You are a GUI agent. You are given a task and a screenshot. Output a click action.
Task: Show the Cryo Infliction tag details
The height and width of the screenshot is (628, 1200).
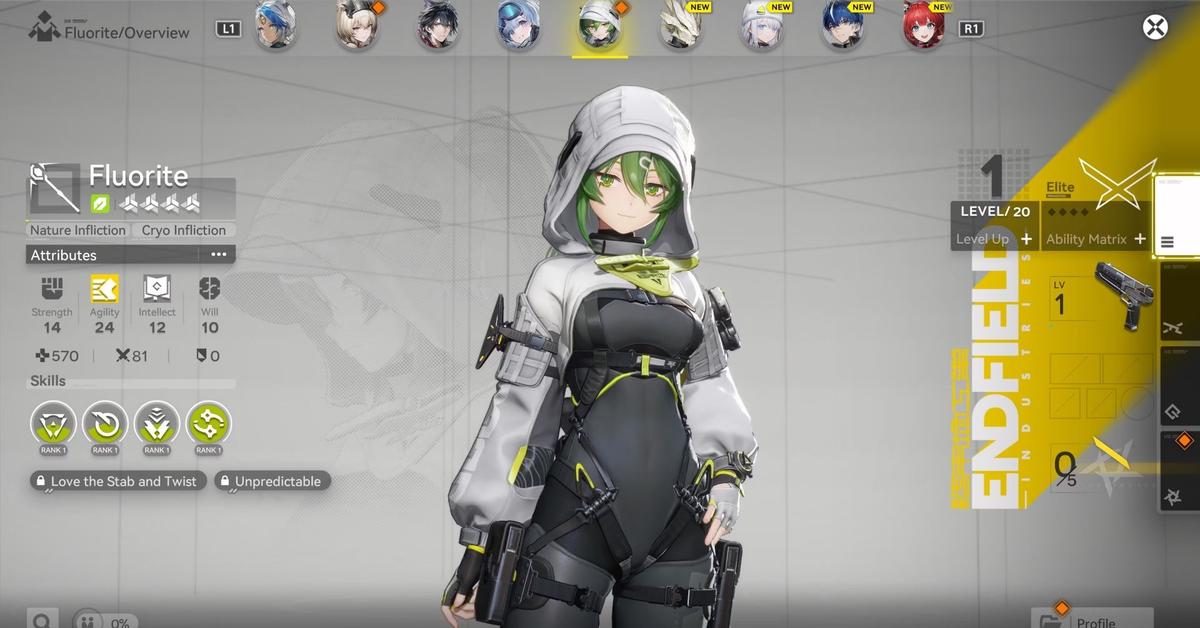click(x=184, y=230)
